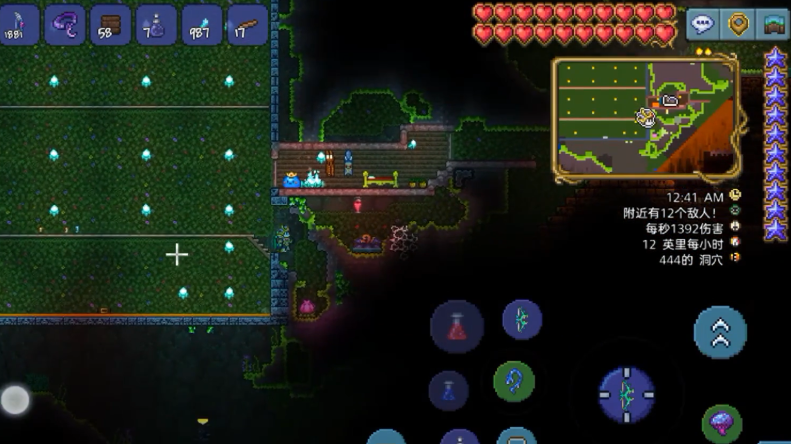This screenshot has width=791, height=444.
Task: Select the bow hotbar slot with 1881
Action: (x=20, y=25)
